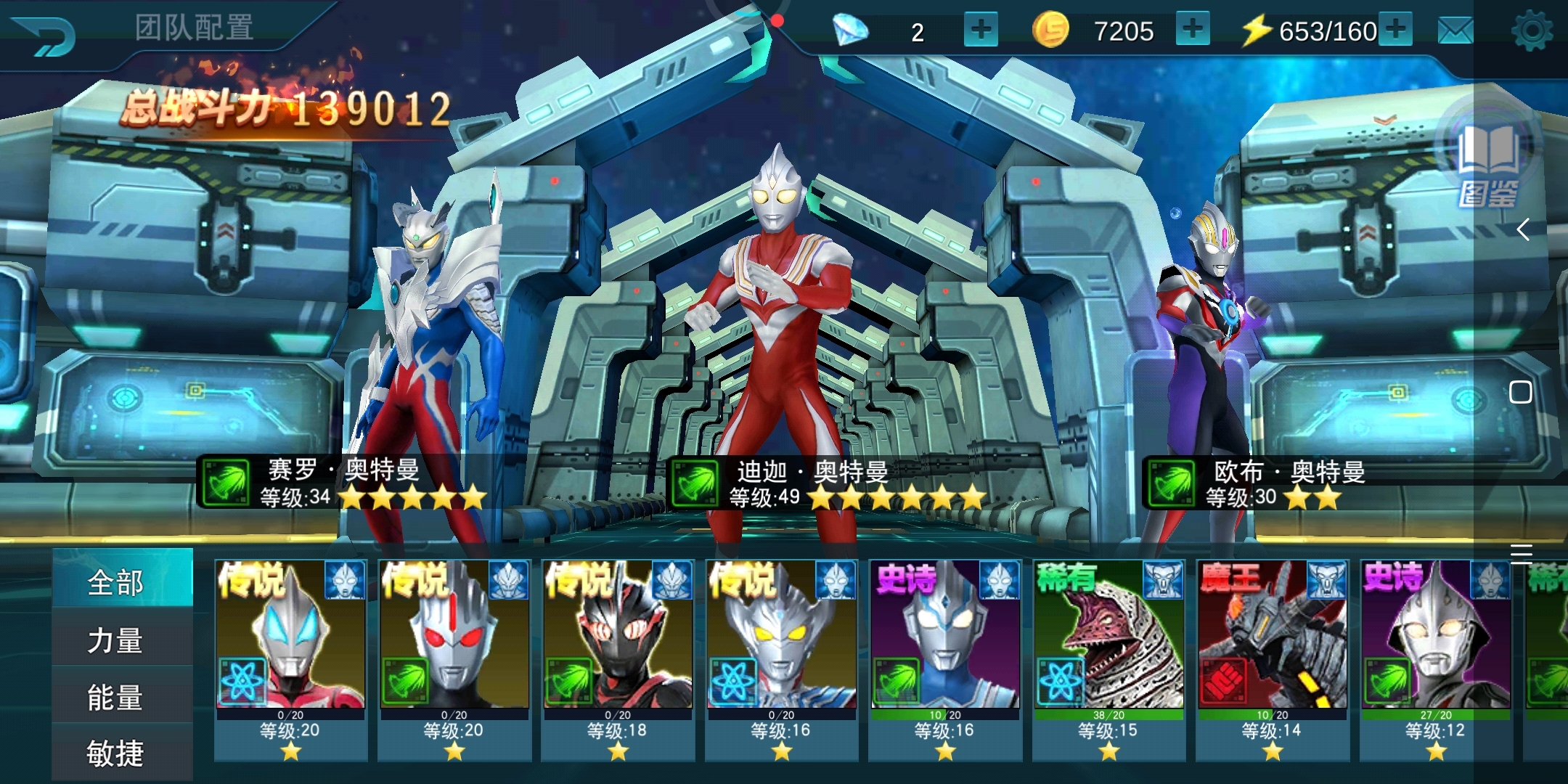Refill energy with the plus button

click(x=1395, y=30)
